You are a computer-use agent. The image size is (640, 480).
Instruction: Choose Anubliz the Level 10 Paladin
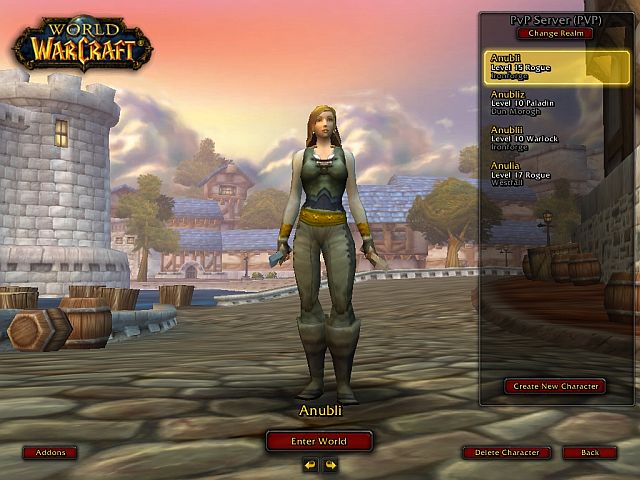pos(545,102)
